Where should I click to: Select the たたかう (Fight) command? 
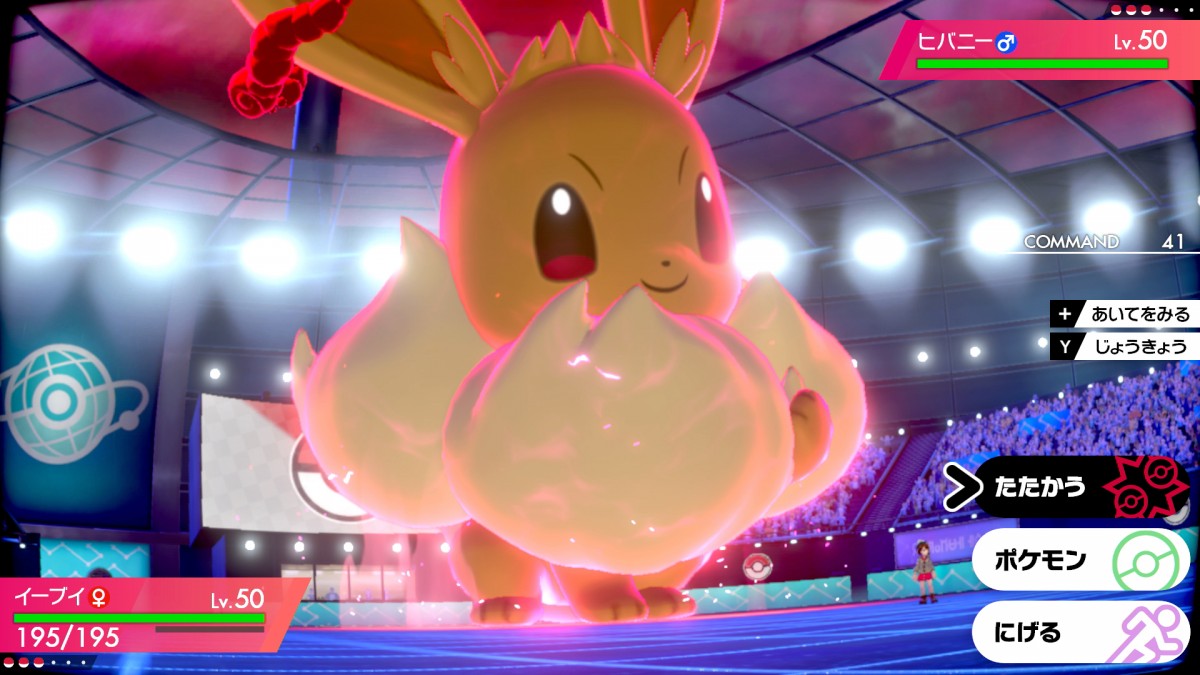coord(1070,487)
